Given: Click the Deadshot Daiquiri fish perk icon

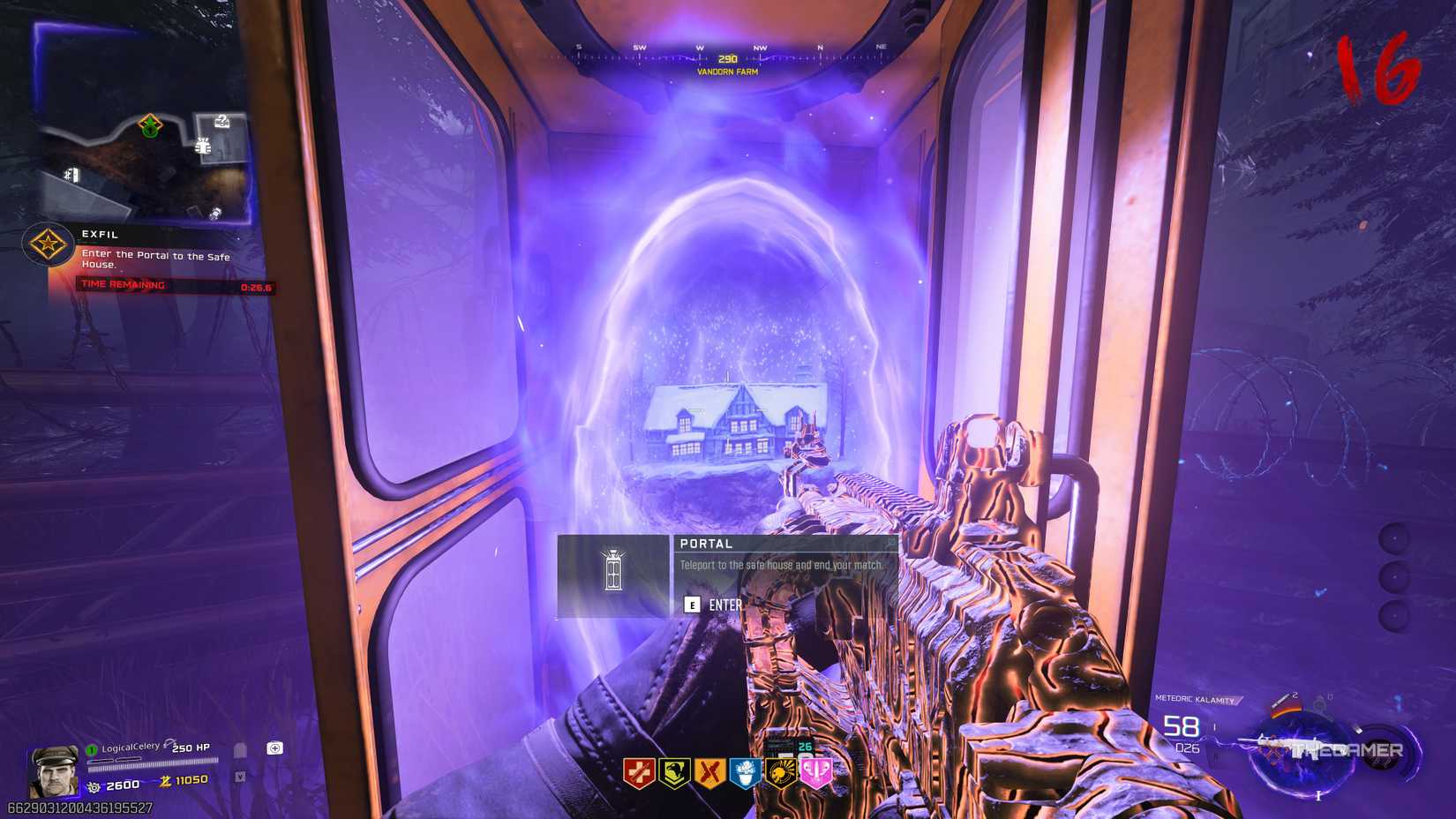Looking at the screenshot, I should [x=781, y=771].
